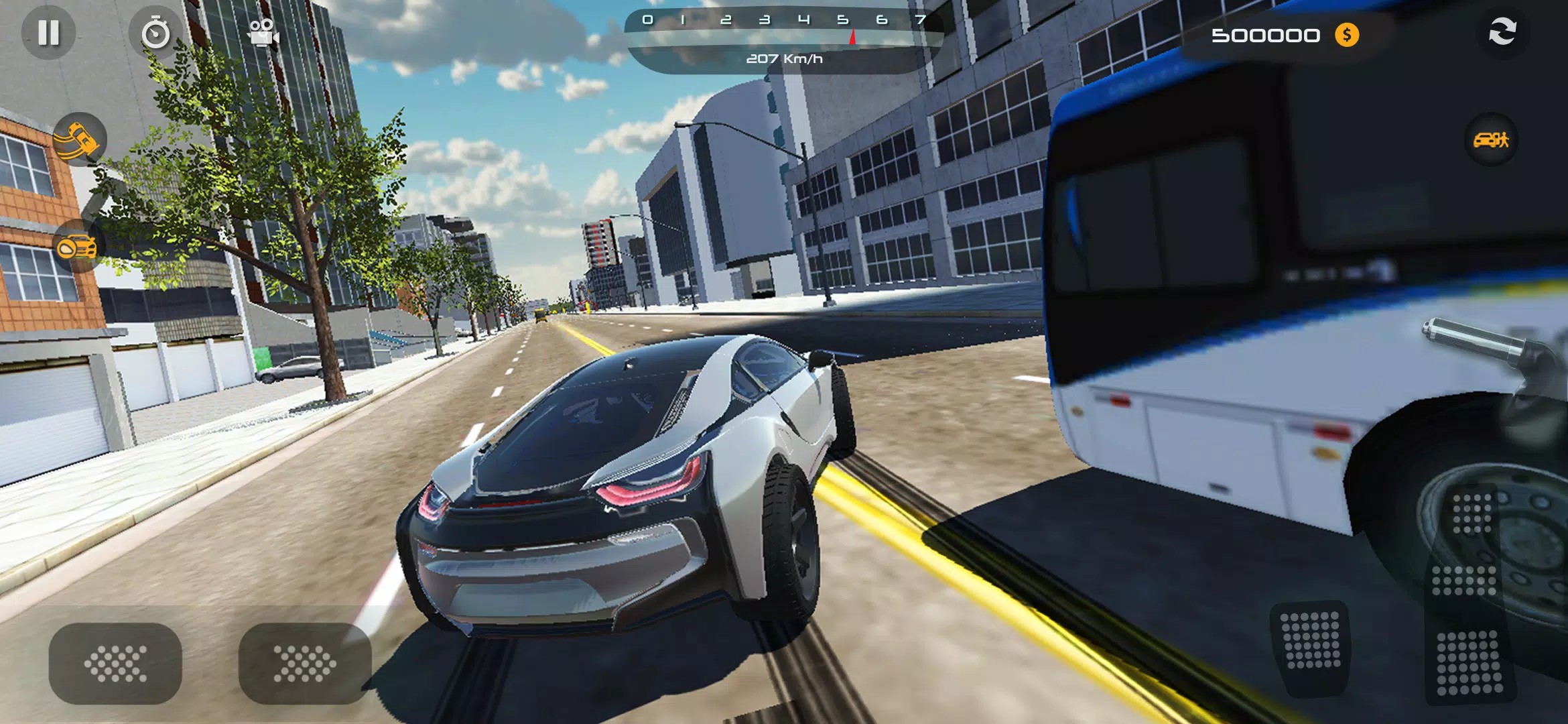1568x724 pixels.
Task: Toggle the drift mode car icon
Action: pyautogui.click(x=79, y=139)
